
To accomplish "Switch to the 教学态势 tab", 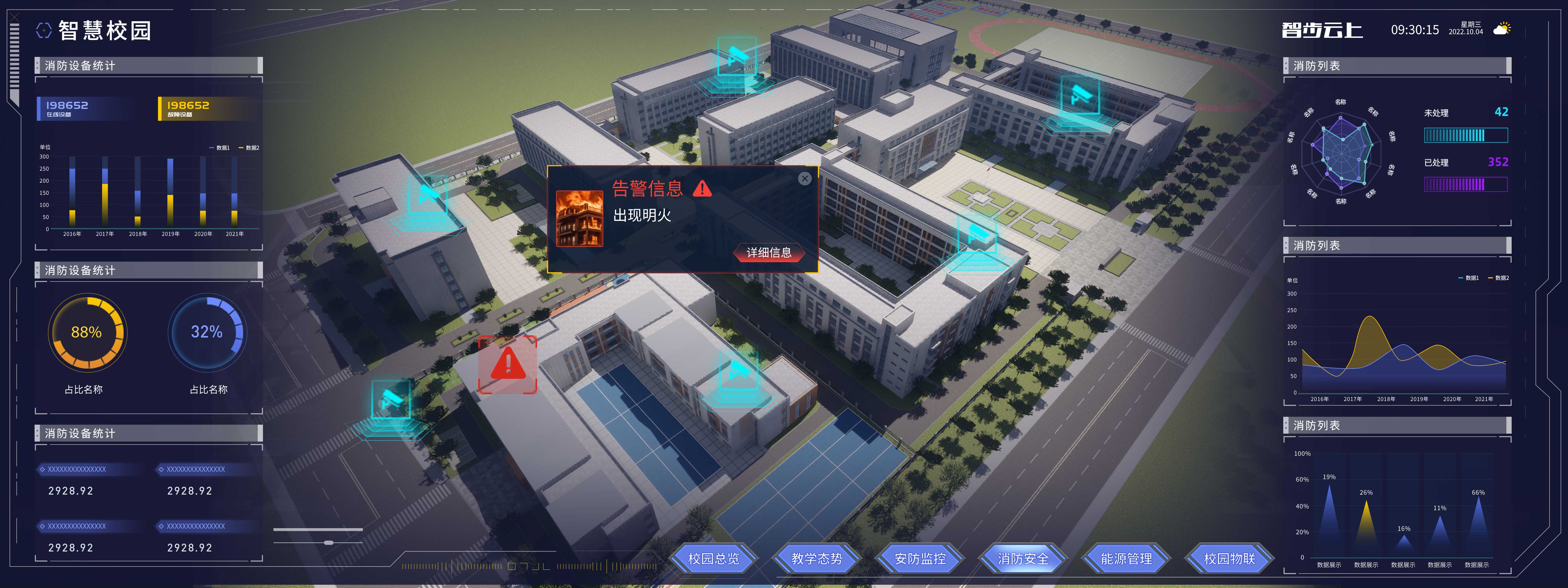I will tap(816, 558).
